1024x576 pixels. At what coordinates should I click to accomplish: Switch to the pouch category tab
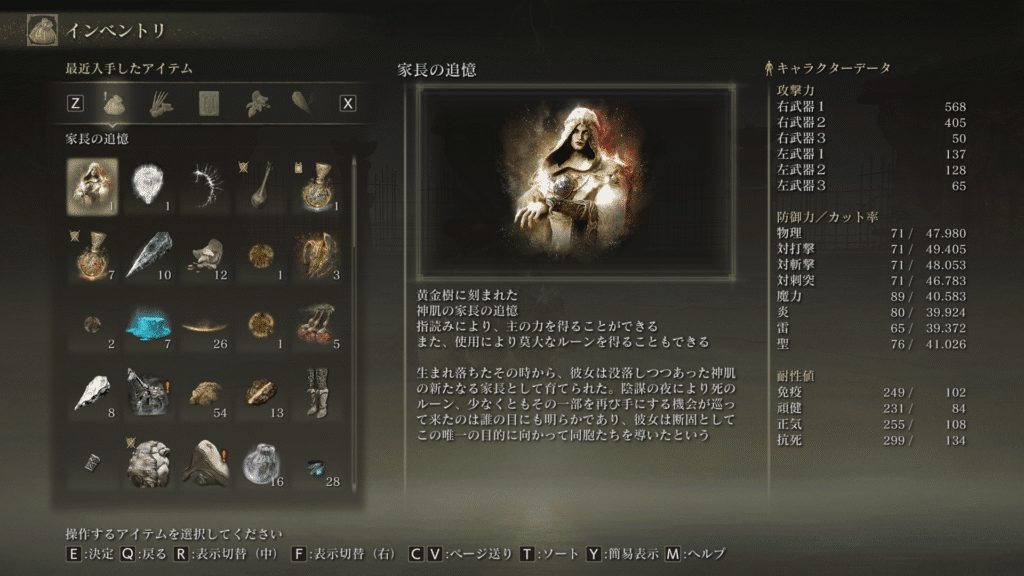[113, 102]
